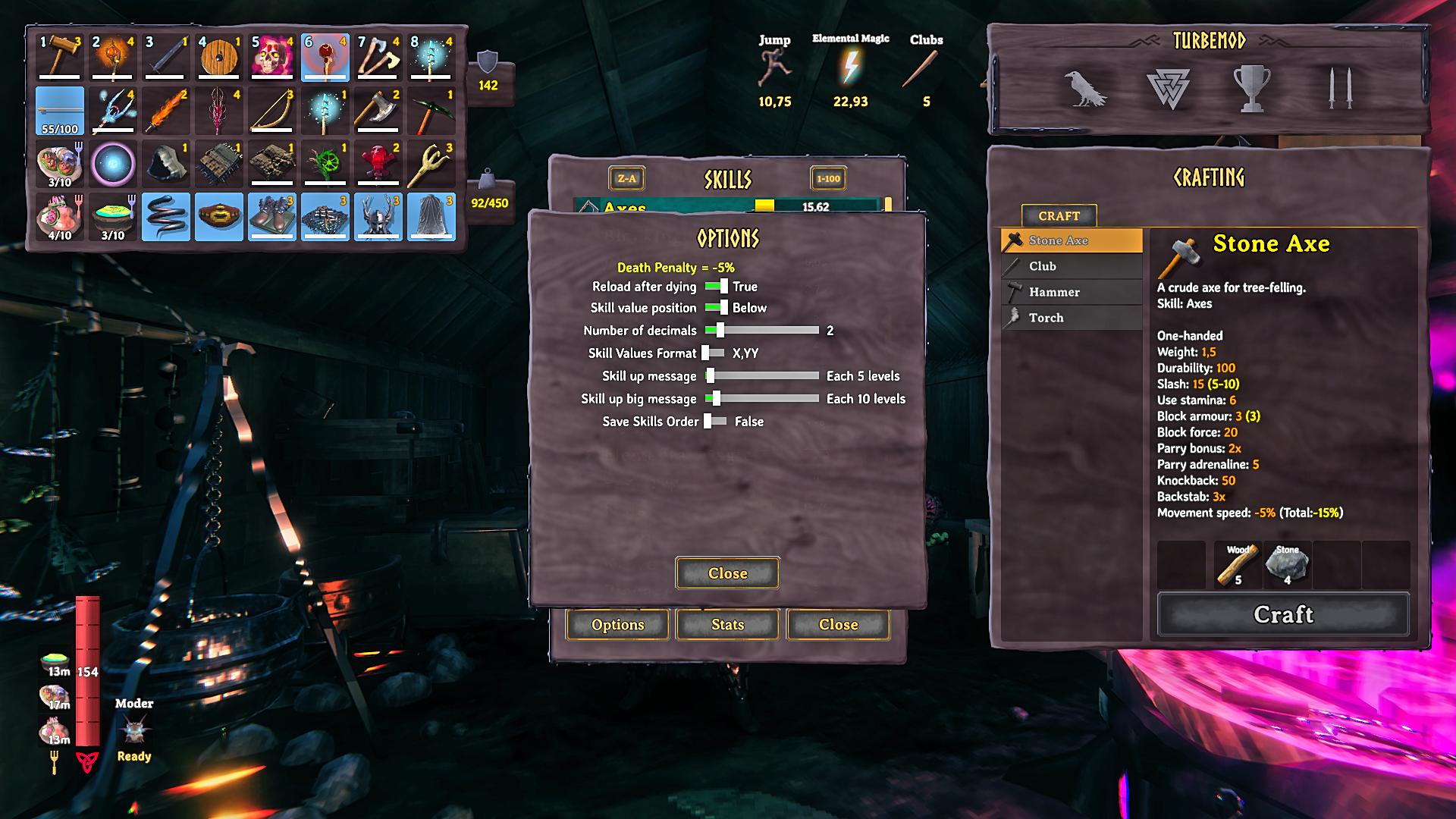Switch to the CRAFT tab
Viewport: 1456px width, 819px height.
tap(1059, 216)
